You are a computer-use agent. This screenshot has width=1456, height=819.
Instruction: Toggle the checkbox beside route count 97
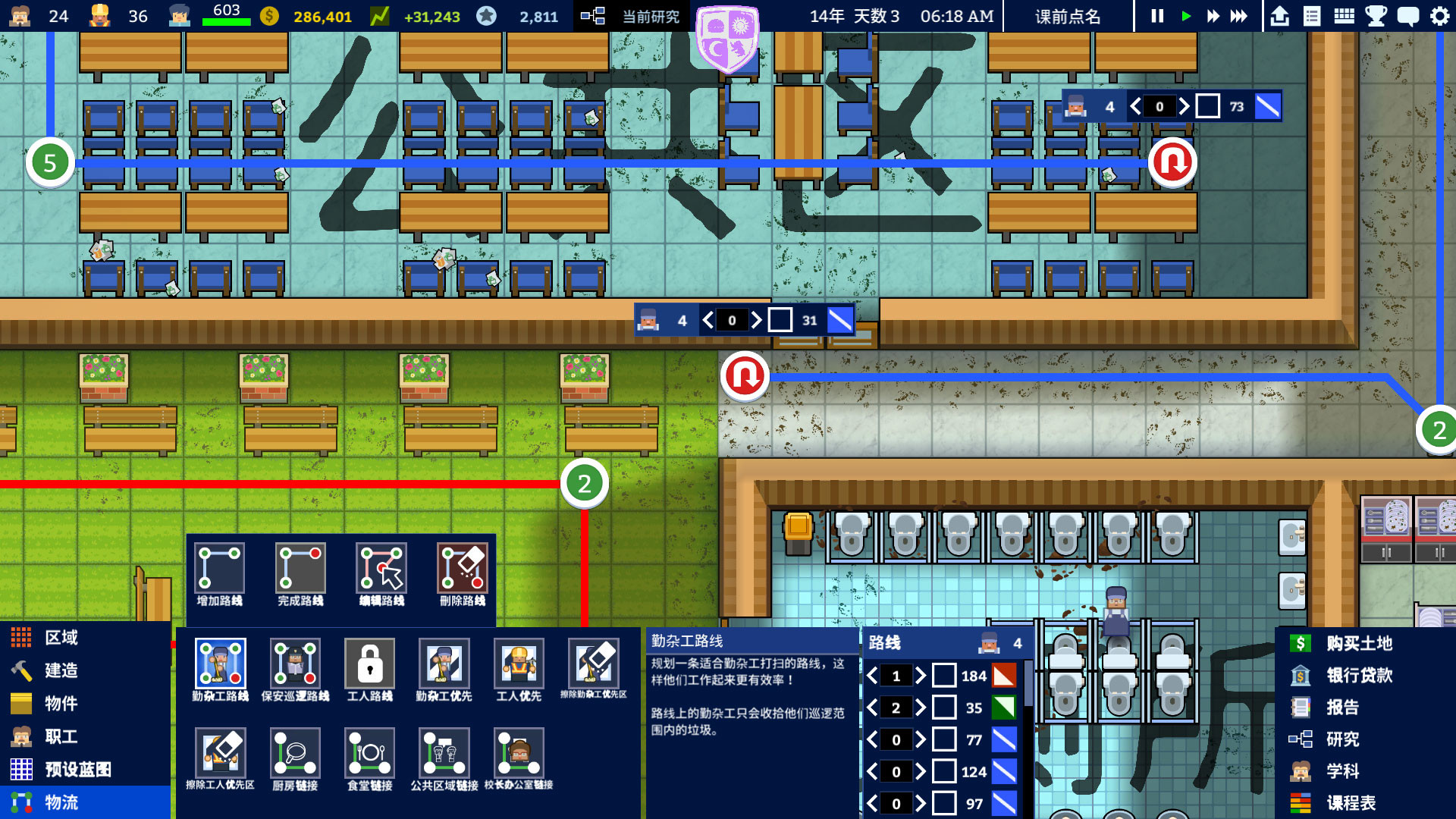point(946,803)
